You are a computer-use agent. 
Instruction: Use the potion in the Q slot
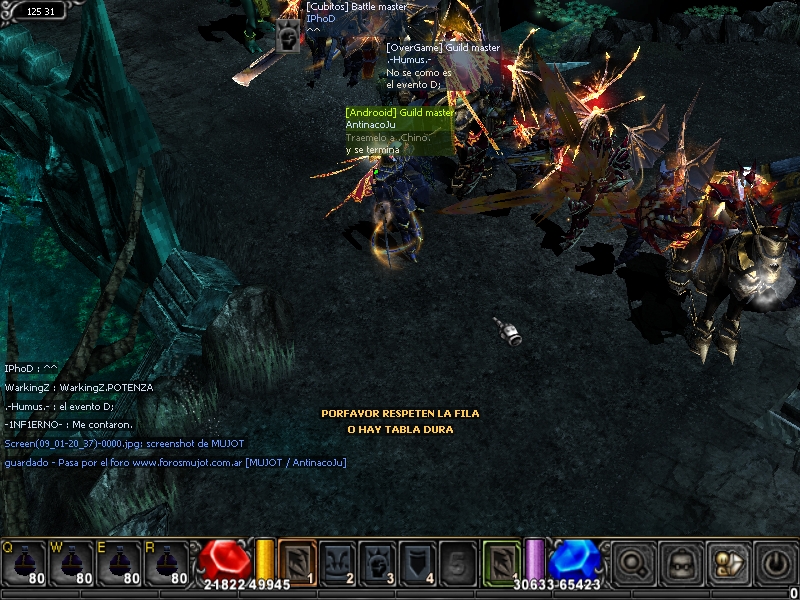25,565
